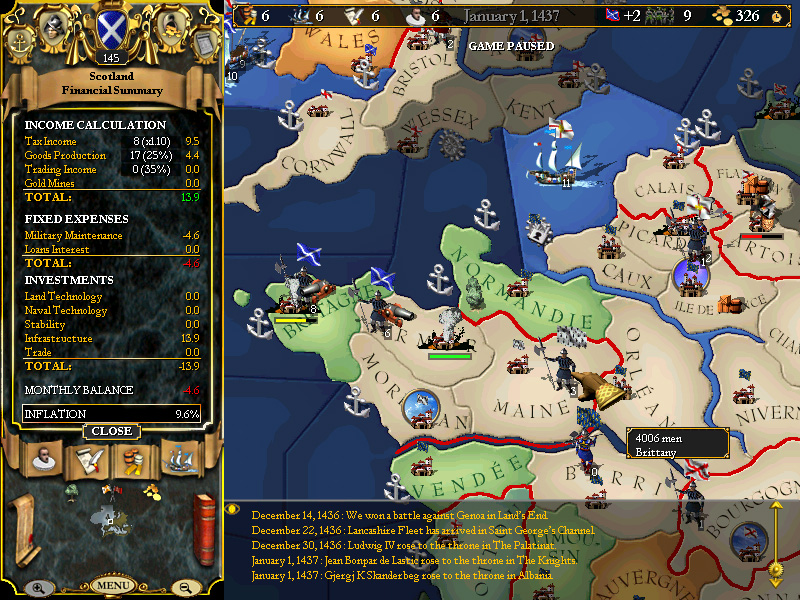
Task: Select the flags political map mode icon
Action: [112, 490]
